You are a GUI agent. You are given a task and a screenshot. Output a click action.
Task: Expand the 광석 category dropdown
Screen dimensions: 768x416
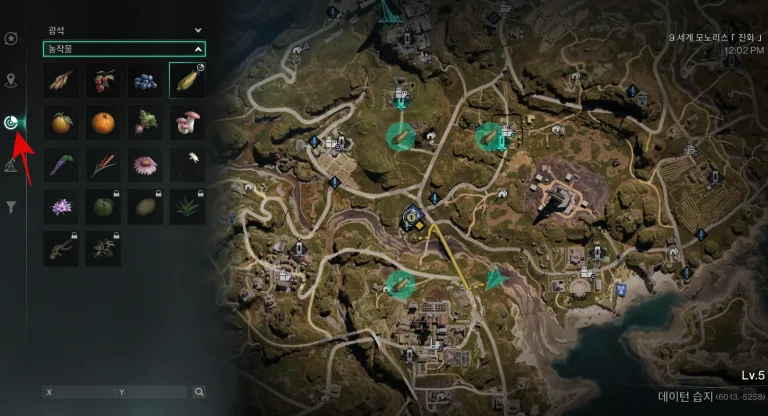[197, 31]
